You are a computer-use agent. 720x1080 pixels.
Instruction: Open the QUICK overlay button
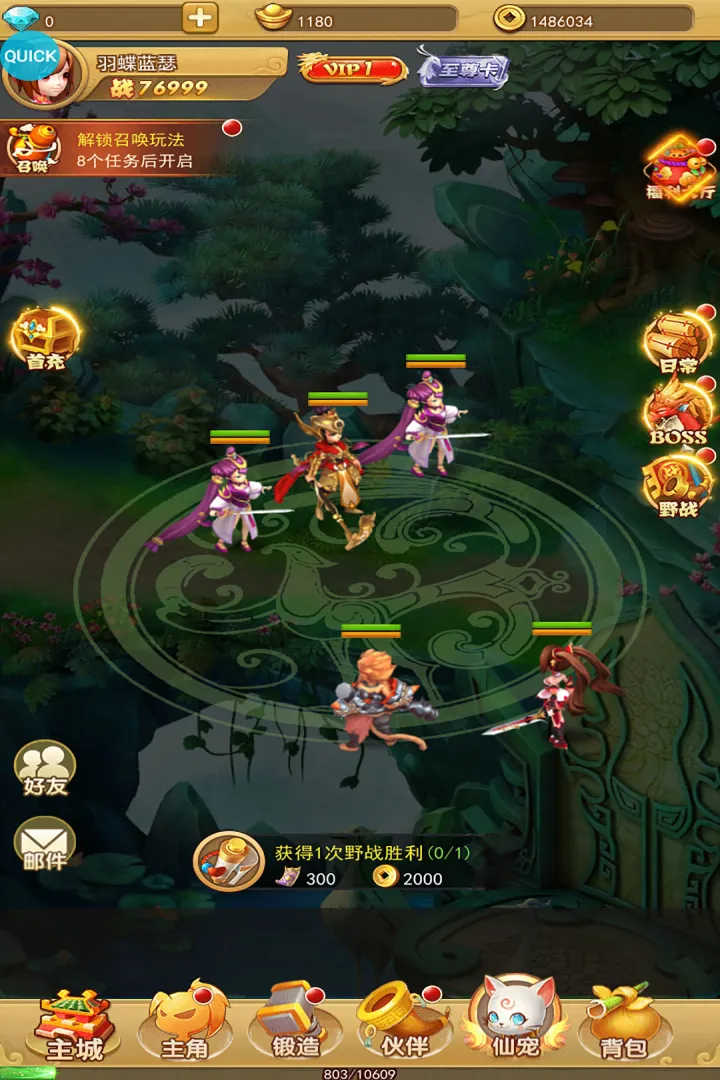30,56
